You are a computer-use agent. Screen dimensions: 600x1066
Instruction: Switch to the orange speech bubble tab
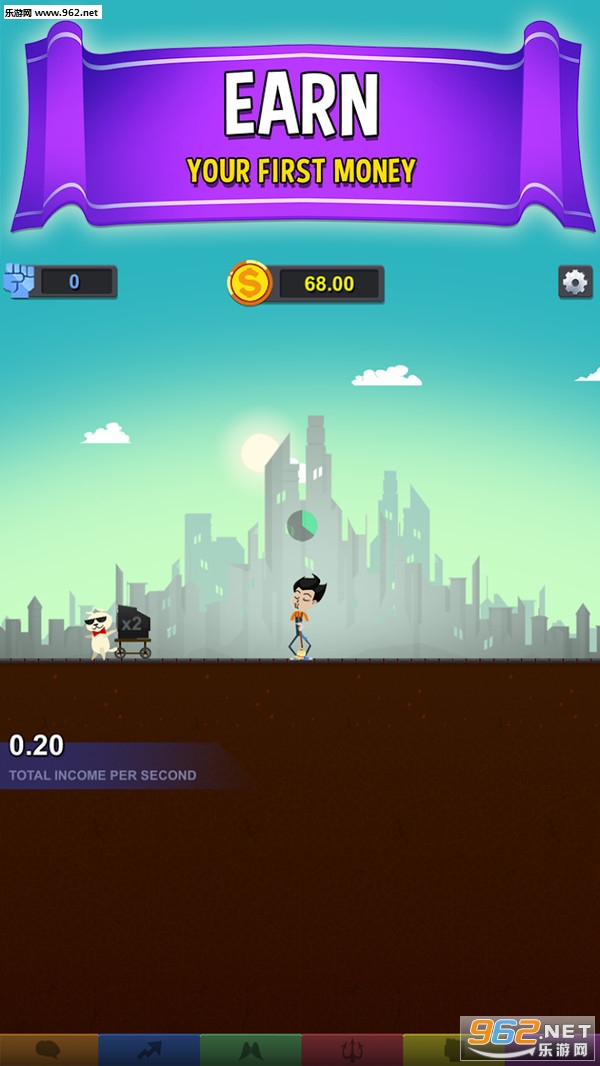pos(49,1050)
